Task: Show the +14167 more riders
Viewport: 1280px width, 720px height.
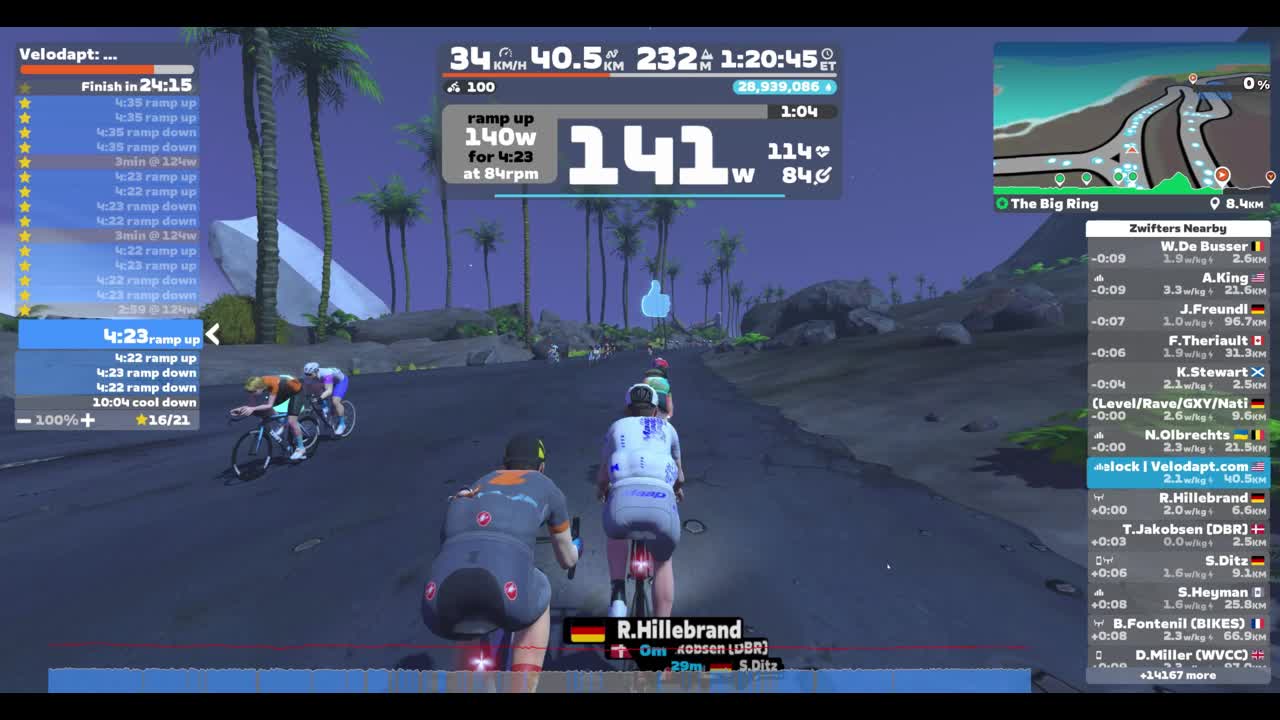Action: (1177, 675)
